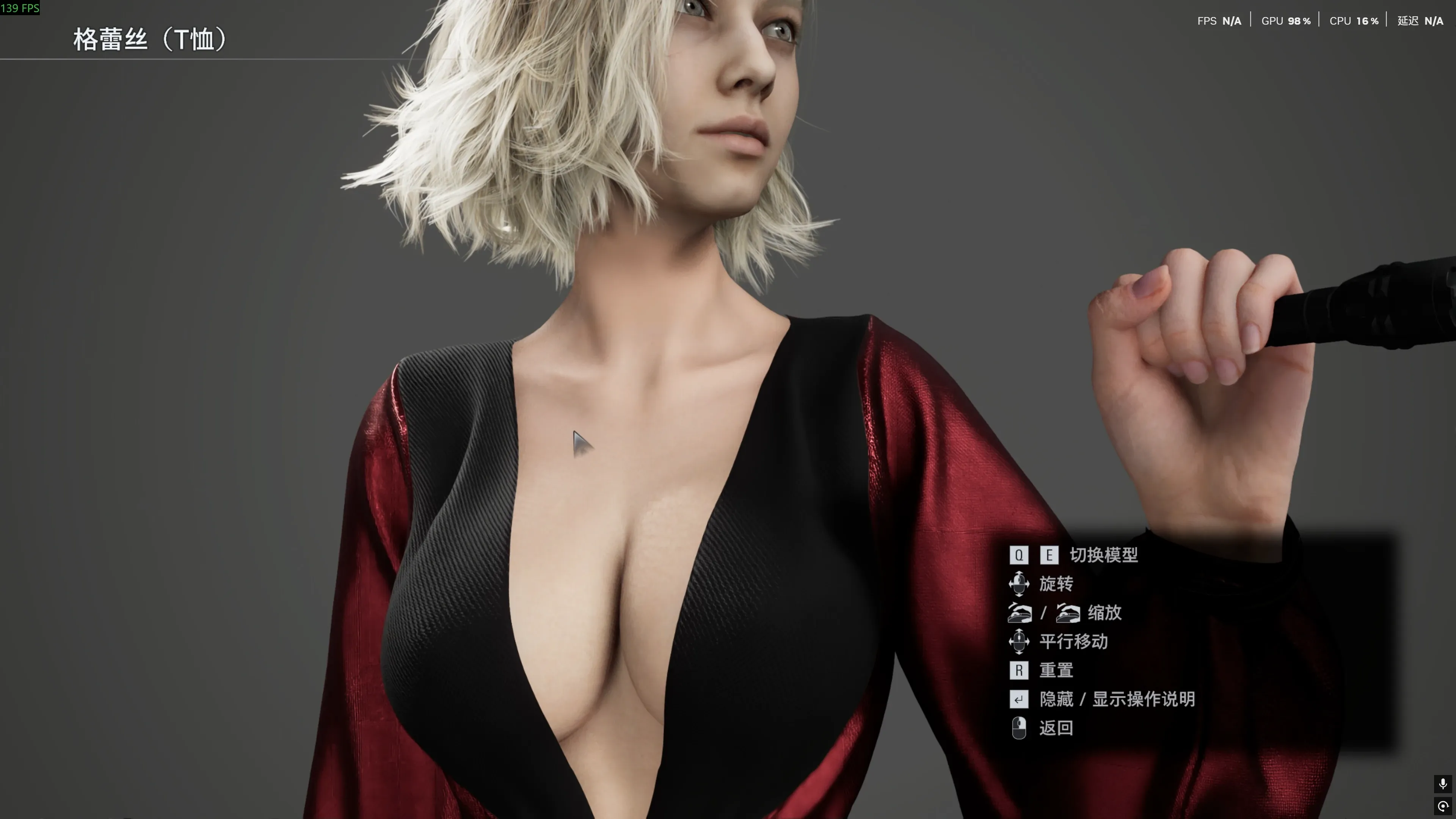Select the pan icon next to 平行移动
The width and height of the screenshot is (1456, 819).
[x=1020, y=642]
